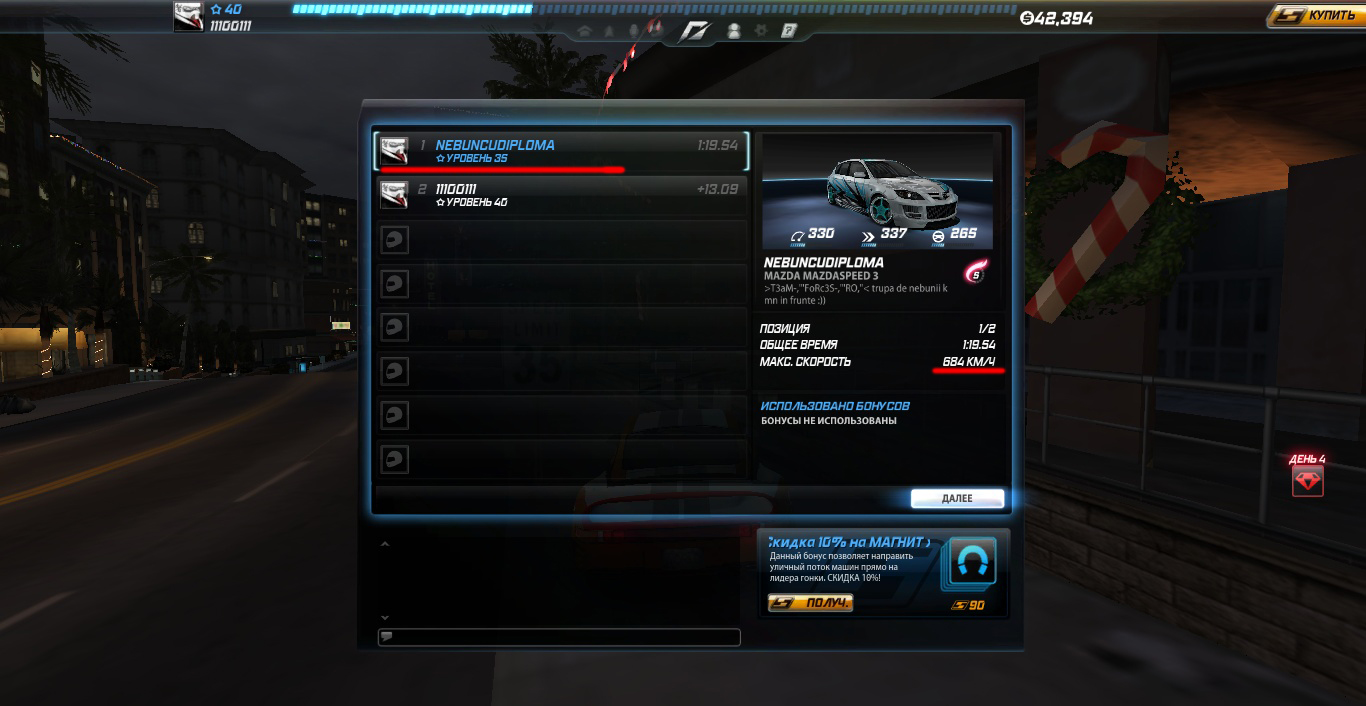The image size is (1366, 706).
Task: Select NEBUNCUDIPLOMA's first-place result row
Action: click(561, 151)
